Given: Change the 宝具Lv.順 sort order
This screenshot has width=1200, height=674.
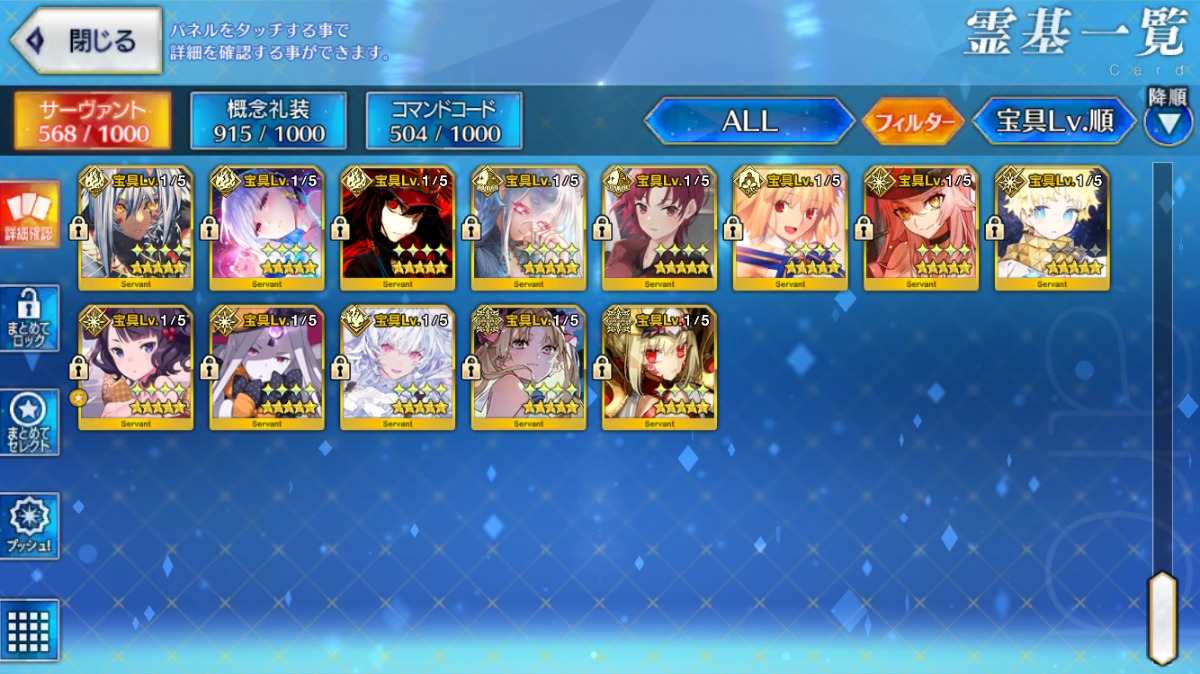Looking at the screenshot, I should point(1055,122).
